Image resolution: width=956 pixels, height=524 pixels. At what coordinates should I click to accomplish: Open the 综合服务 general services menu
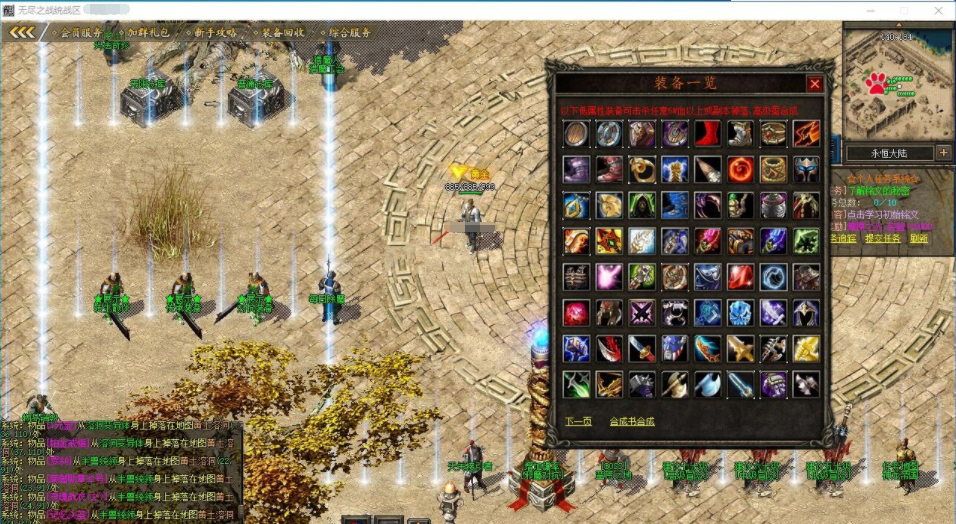tap(350, 32)
